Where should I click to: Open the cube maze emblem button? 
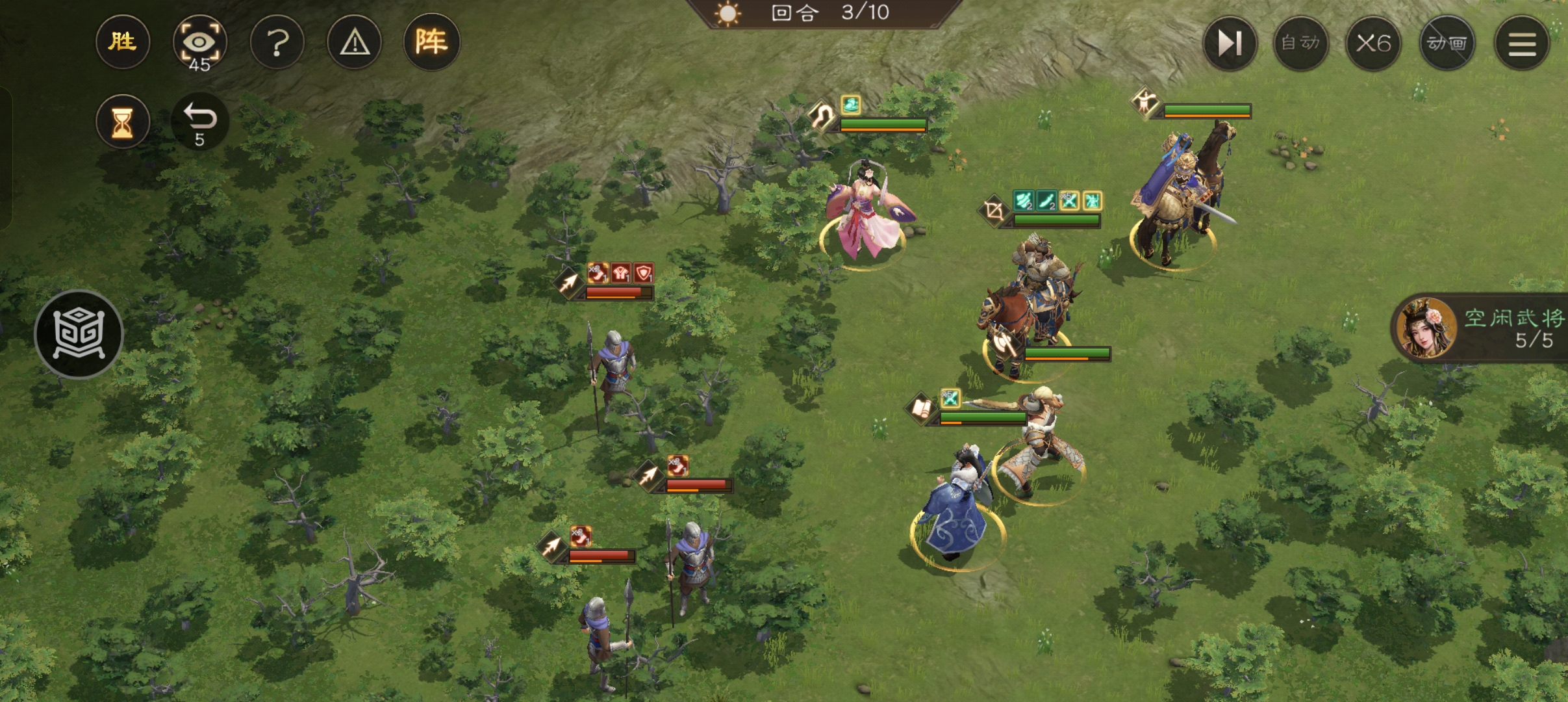coord(79,334)
